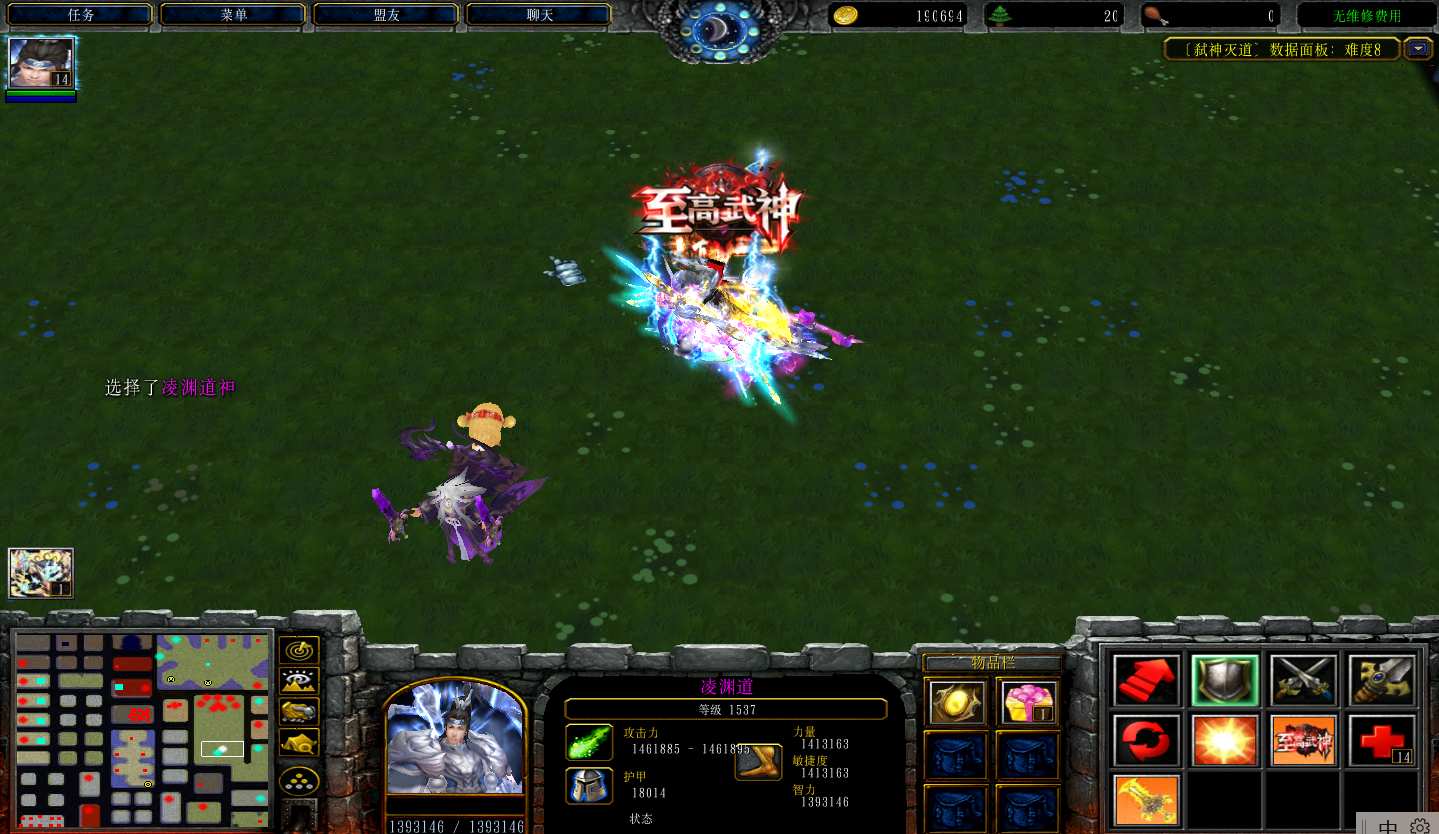Select the golden orb inventory item
Viewport: 1439px width, 834px height.
point(955,702)
